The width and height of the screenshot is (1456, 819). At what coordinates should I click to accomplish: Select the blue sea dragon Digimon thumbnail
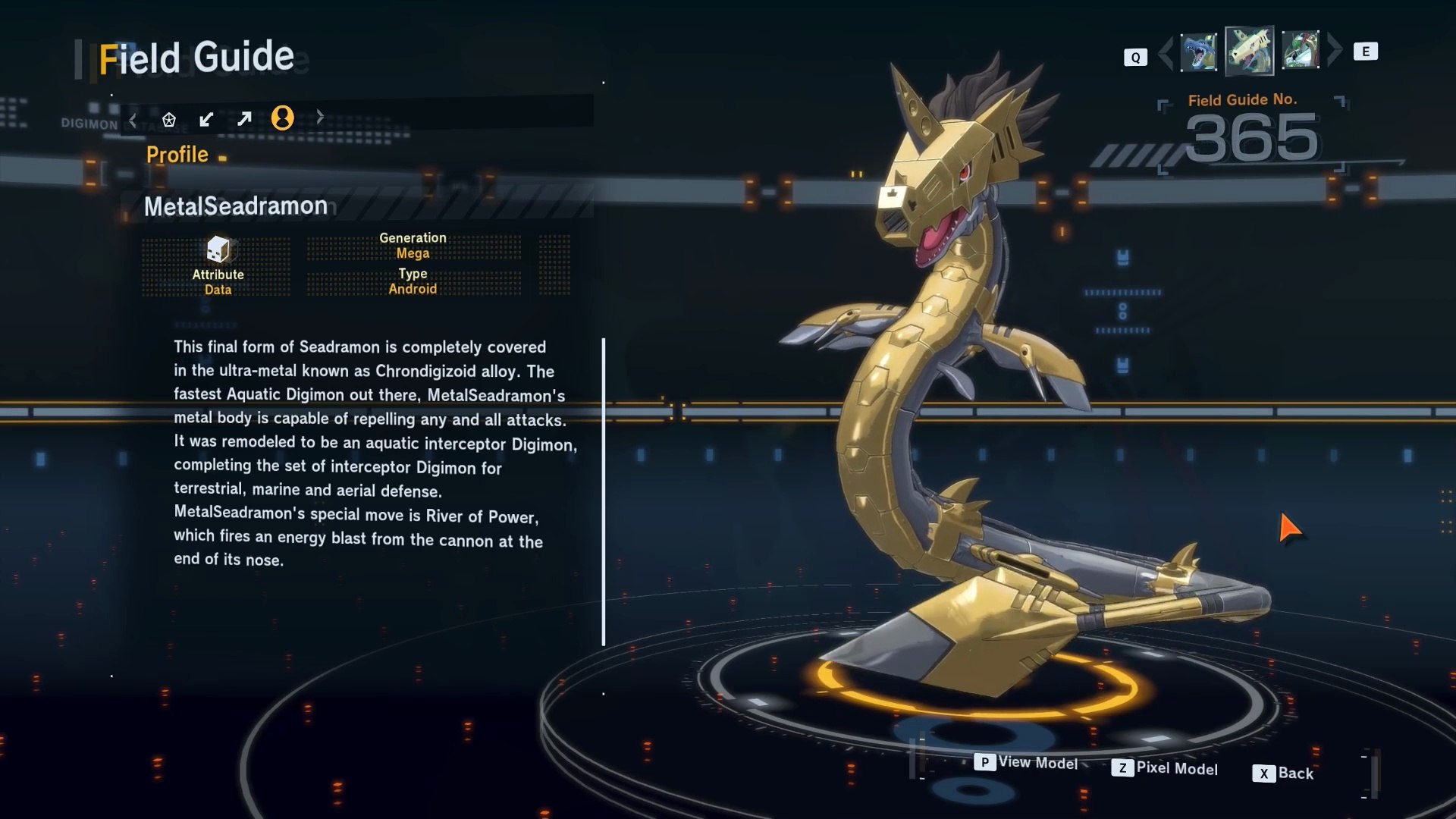click(1198, 52)
